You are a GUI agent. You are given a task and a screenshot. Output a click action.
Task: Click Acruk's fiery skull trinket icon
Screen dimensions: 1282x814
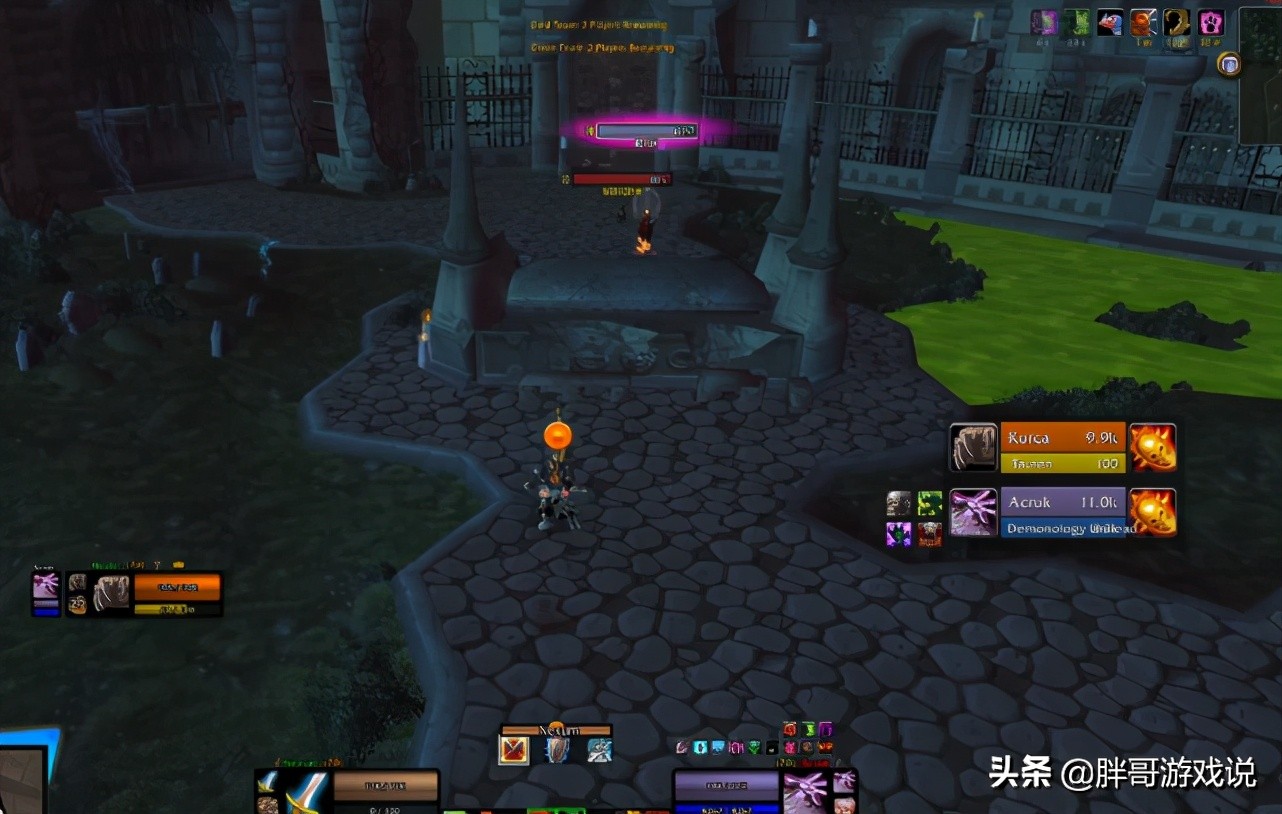point(1153,511)
